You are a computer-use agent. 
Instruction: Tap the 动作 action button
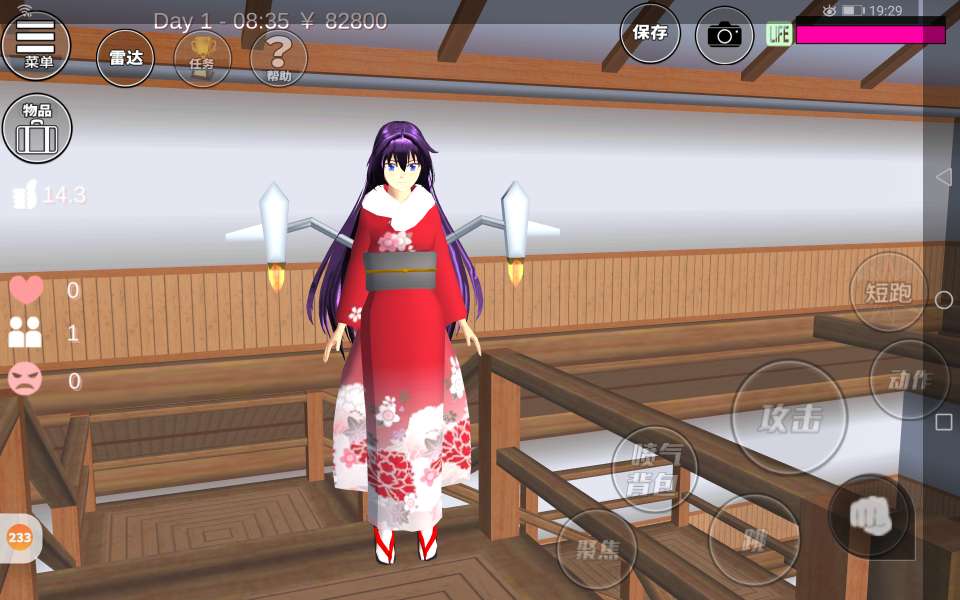(x=909, y=380)
